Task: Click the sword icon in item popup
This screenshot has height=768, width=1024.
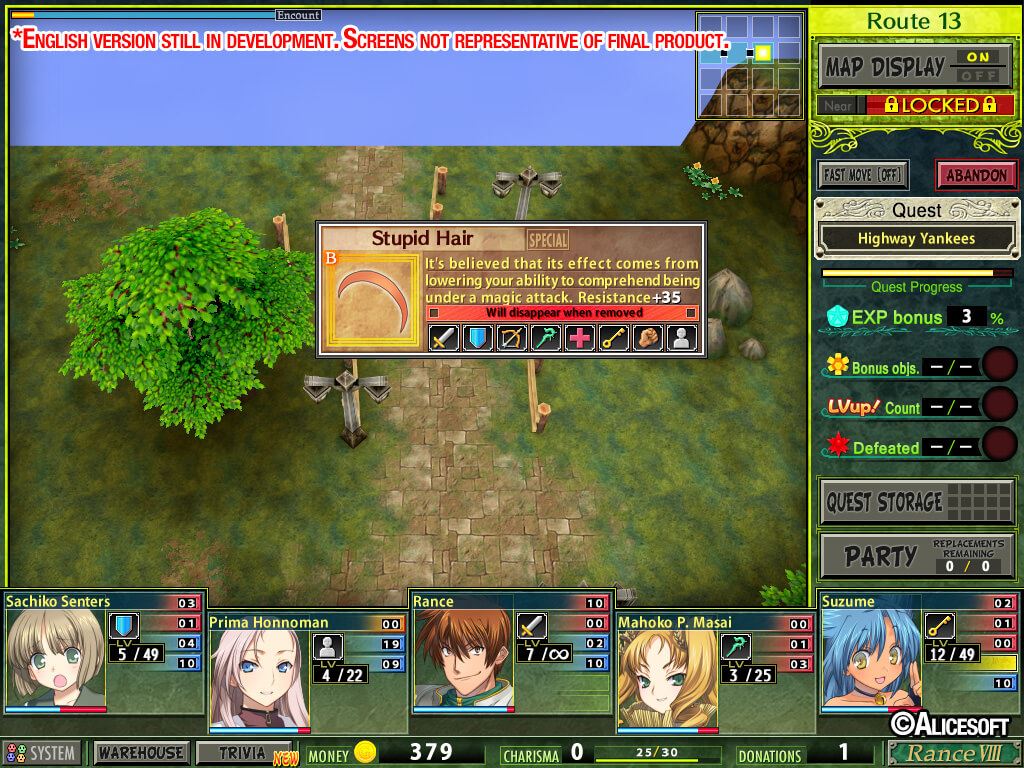Action: coord(443,338)
